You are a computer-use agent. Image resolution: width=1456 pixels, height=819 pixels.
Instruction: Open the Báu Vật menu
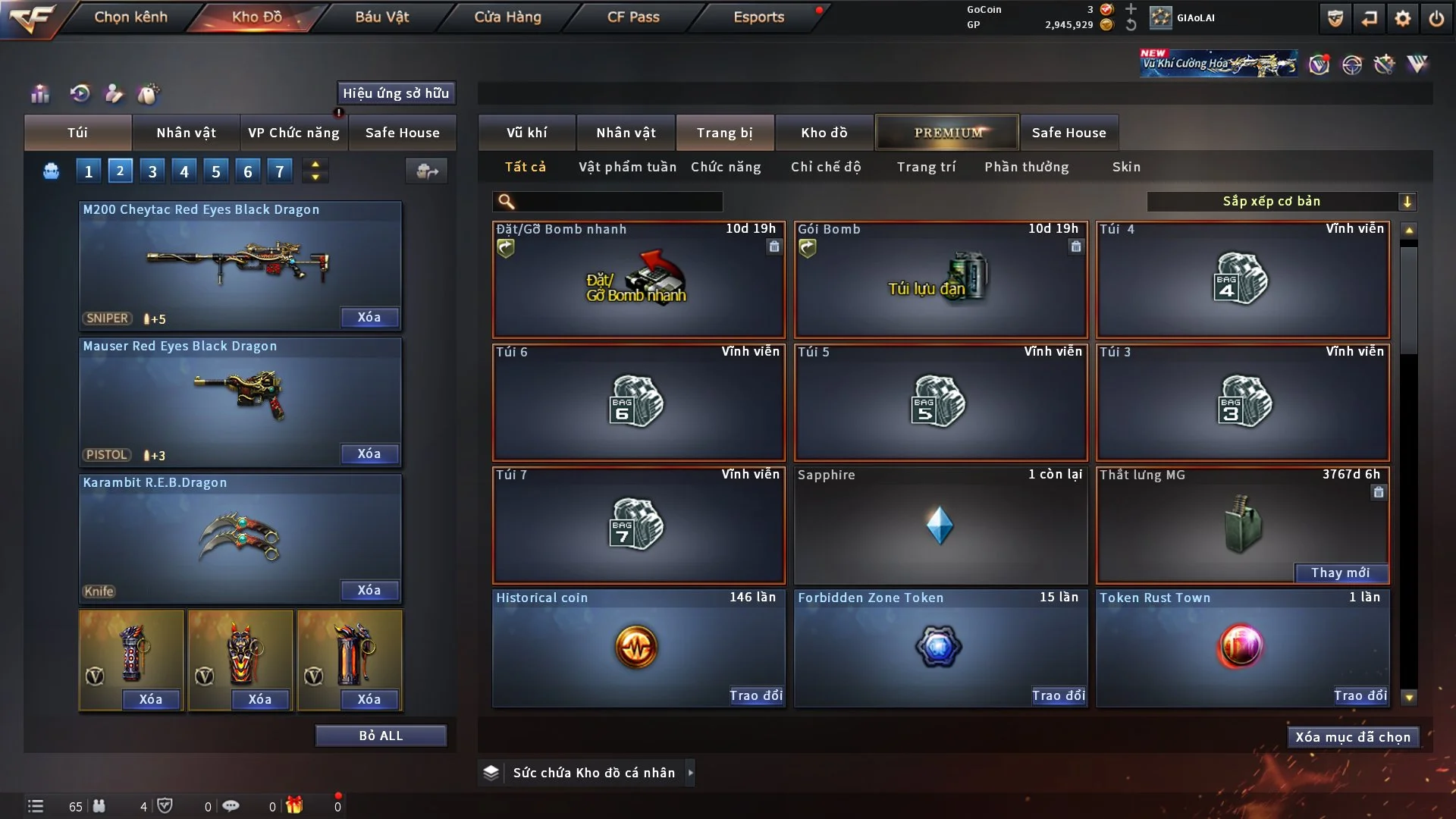coord(381,17)
